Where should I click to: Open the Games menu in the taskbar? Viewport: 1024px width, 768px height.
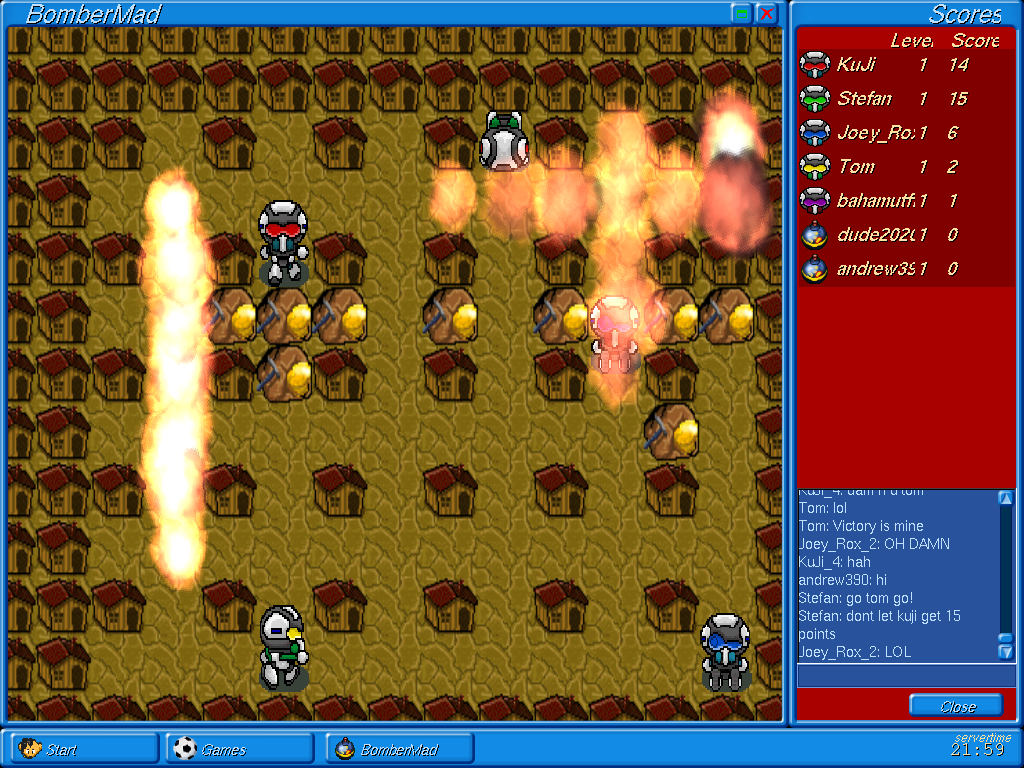[x=240, y=749]
